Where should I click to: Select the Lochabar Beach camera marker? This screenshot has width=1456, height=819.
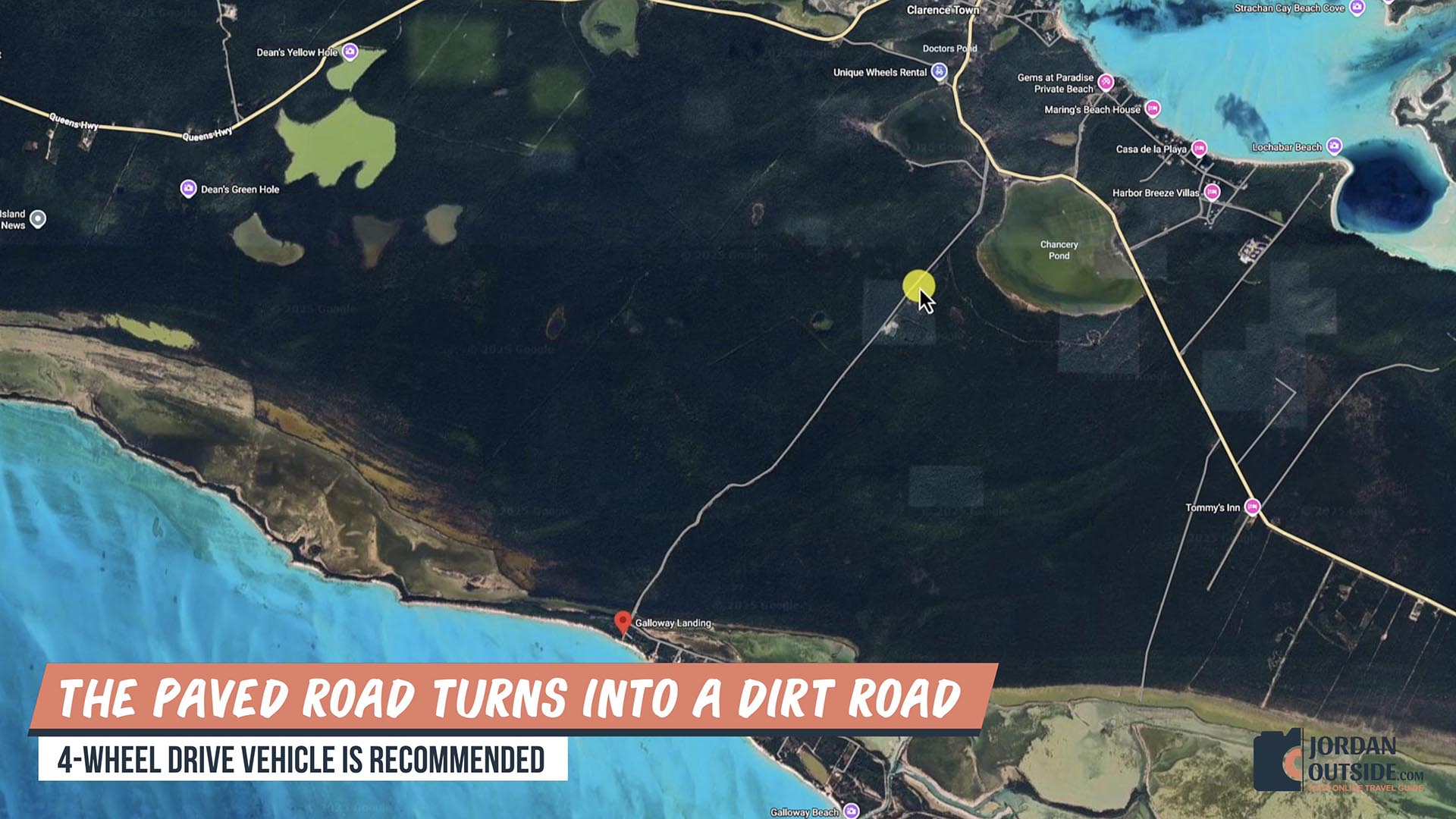[1334, 146]
